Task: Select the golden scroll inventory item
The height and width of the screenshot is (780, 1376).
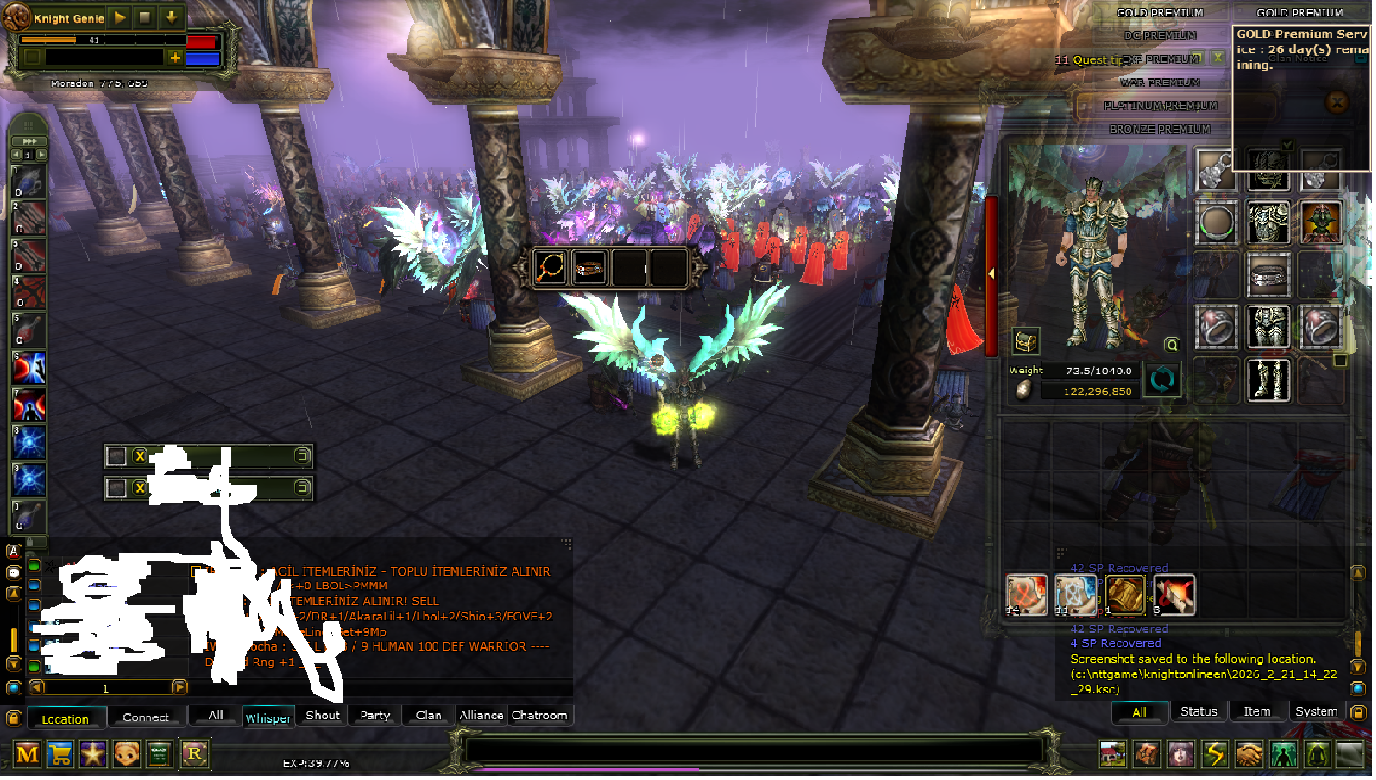Action: coord(1125,595)
